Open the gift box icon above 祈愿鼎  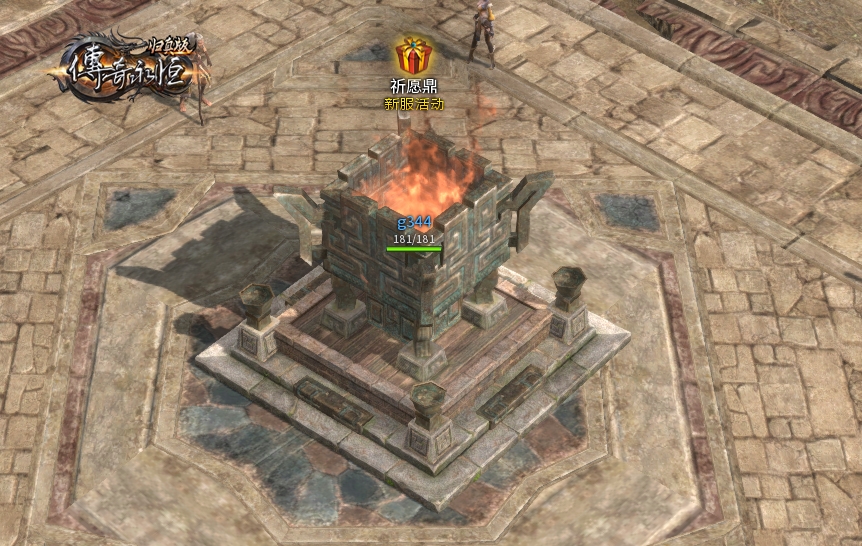413,54
